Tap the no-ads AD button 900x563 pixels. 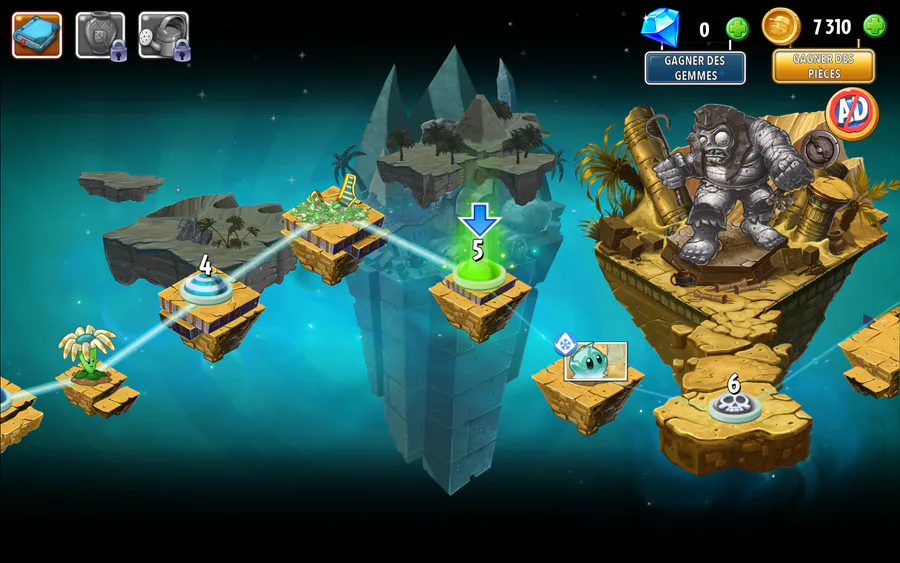click(852, 113)
